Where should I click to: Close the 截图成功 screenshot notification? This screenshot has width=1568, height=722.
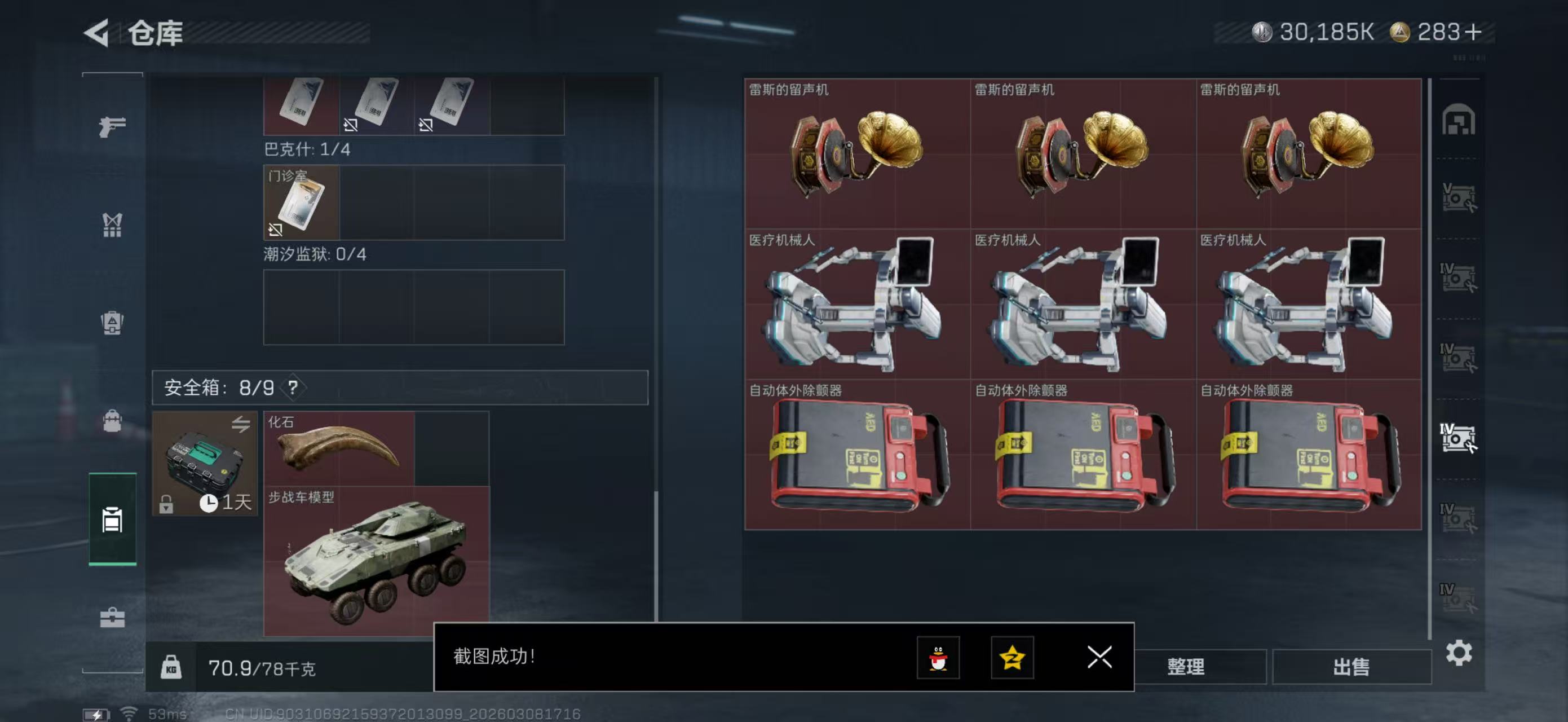coord(1099,657)
